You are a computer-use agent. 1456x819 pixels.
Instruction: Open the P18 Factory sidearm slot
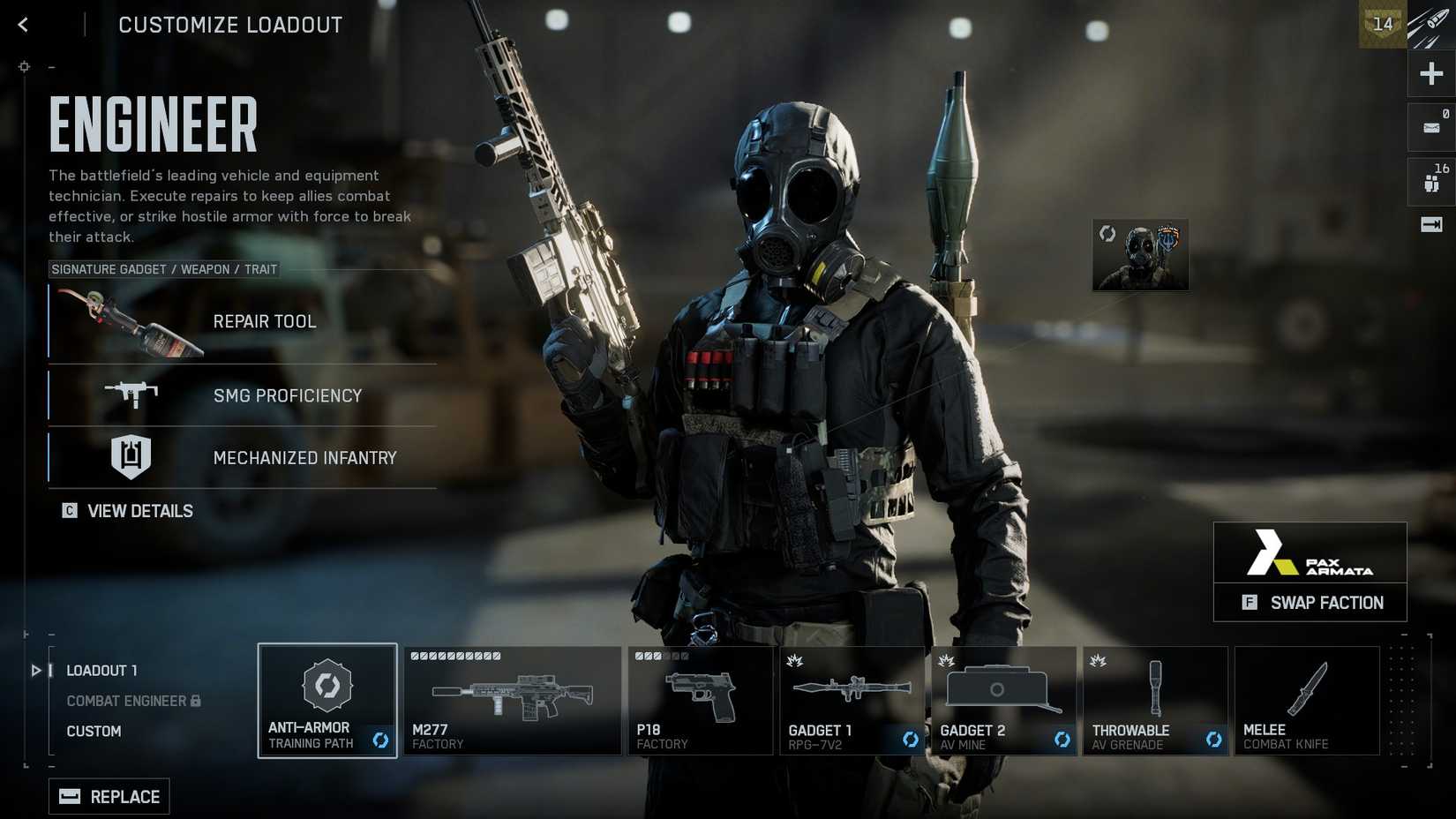pyautogui.click(x=700, y=700)
